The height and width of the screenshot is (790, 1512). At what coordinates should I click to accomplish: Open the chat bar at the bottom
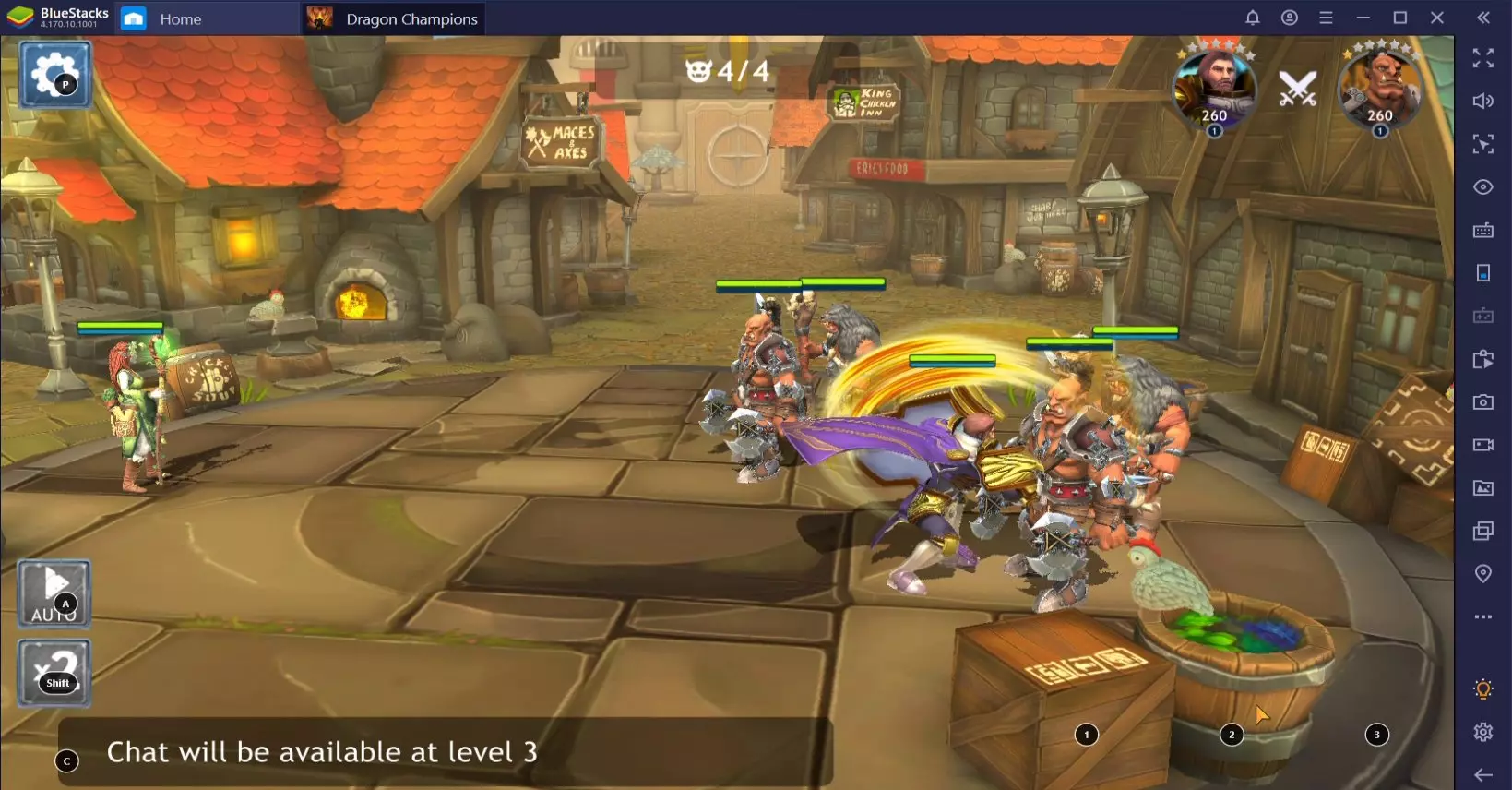tap(443, 752)
